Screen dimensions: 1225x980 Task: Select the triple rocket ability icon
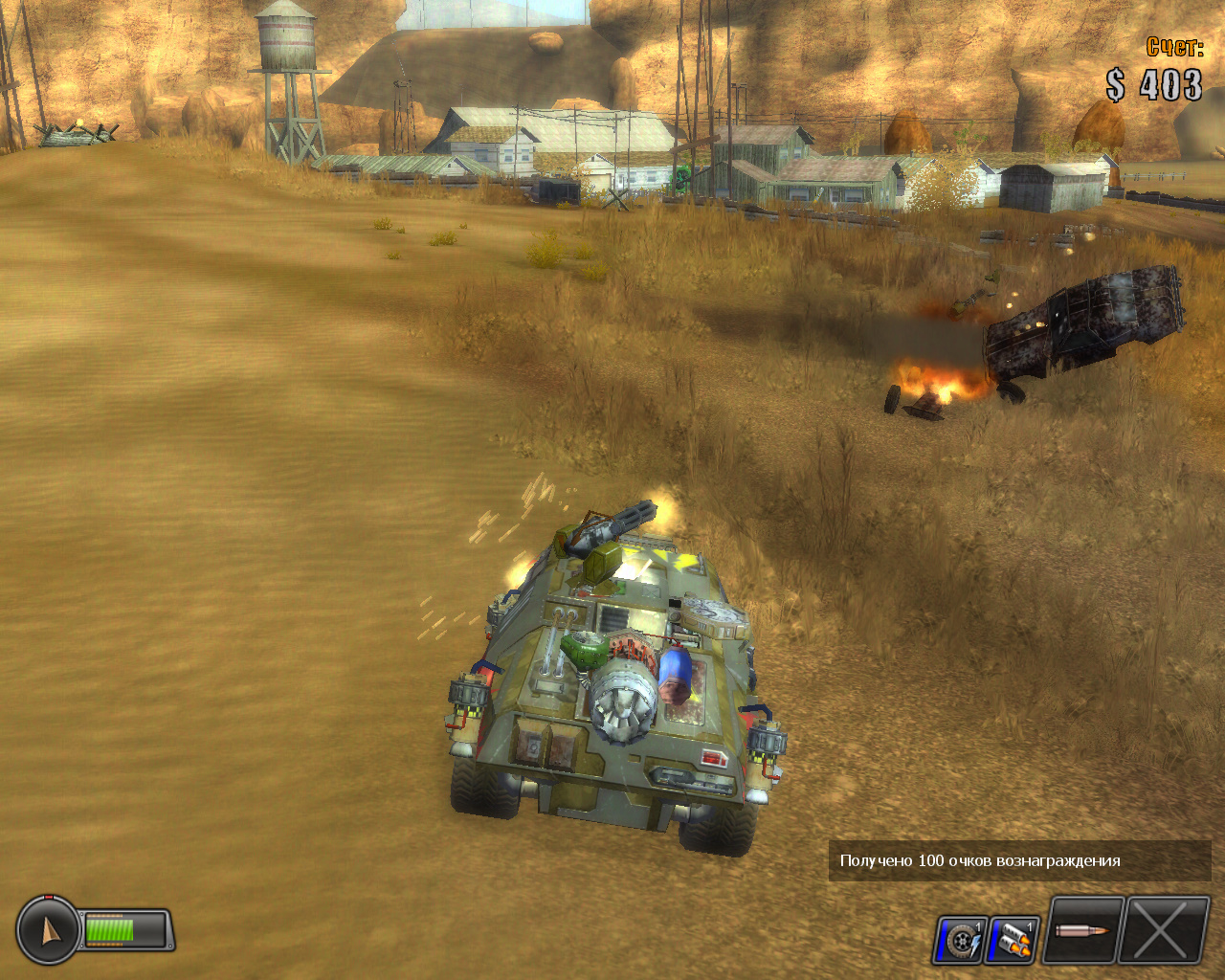[1013, 940]
